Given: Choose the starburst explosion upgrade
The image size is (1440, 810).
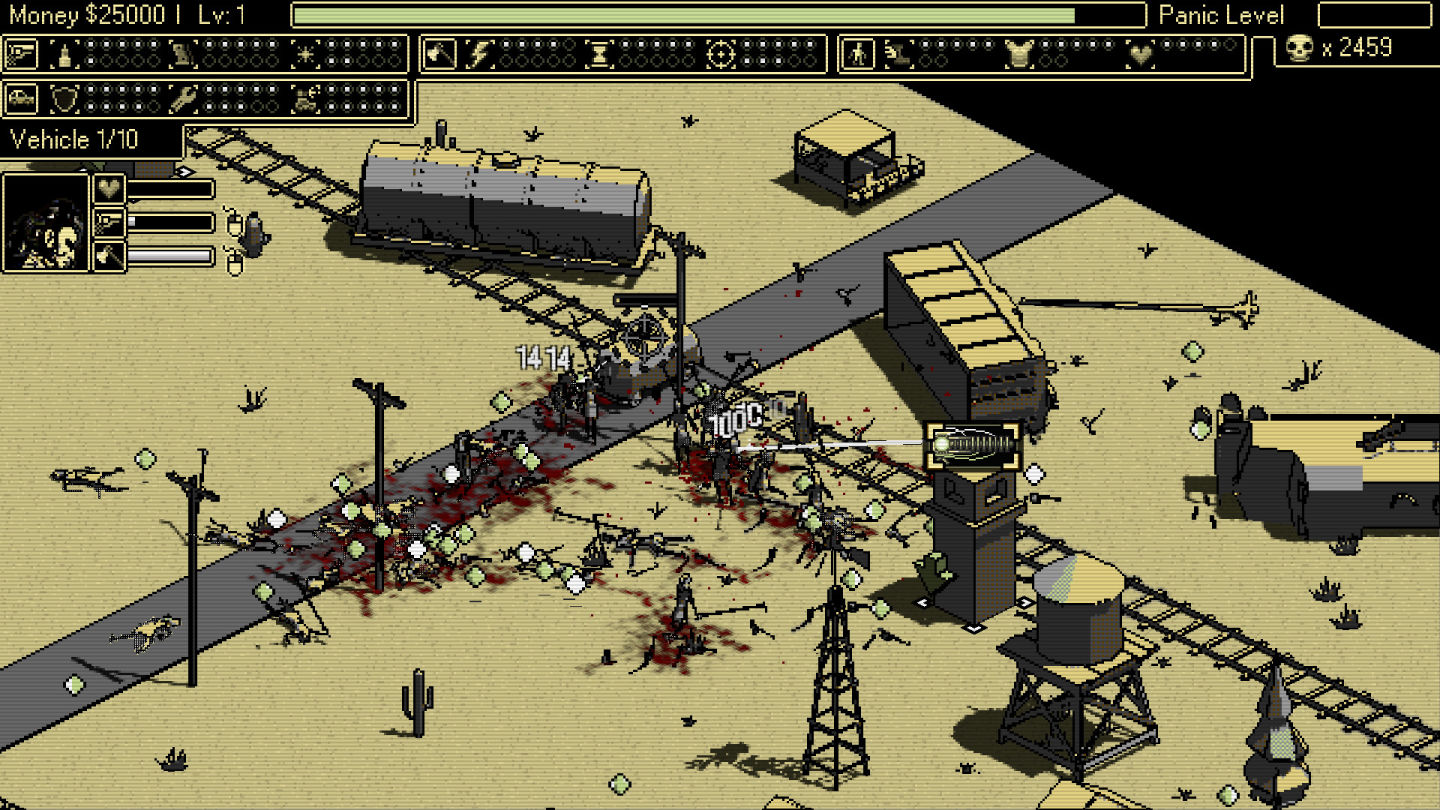Looking at the screenshot, I should tap(305, 54).
